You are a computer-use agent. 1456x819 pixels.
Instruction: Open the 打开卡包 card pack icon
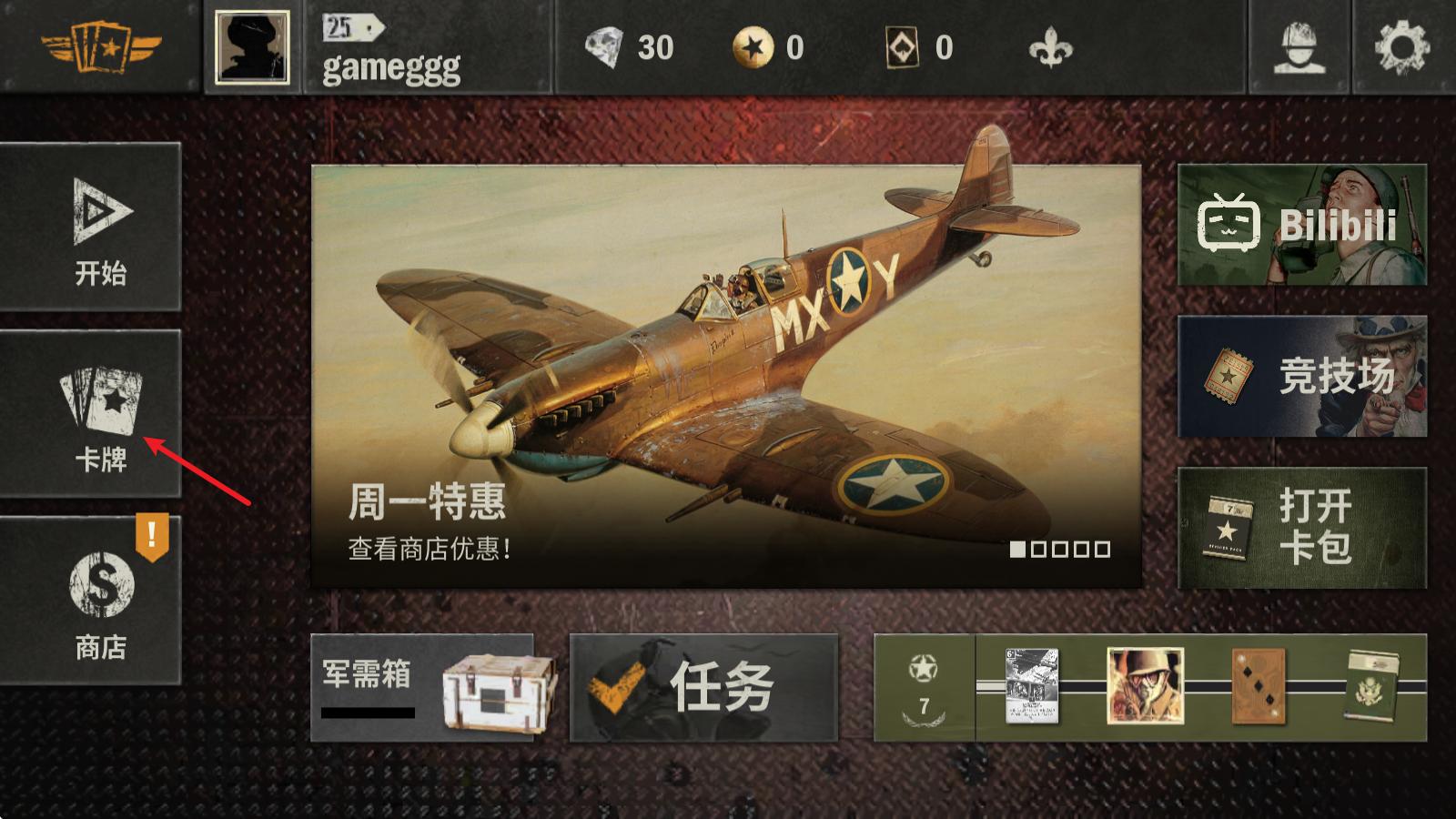[1228, 528]
